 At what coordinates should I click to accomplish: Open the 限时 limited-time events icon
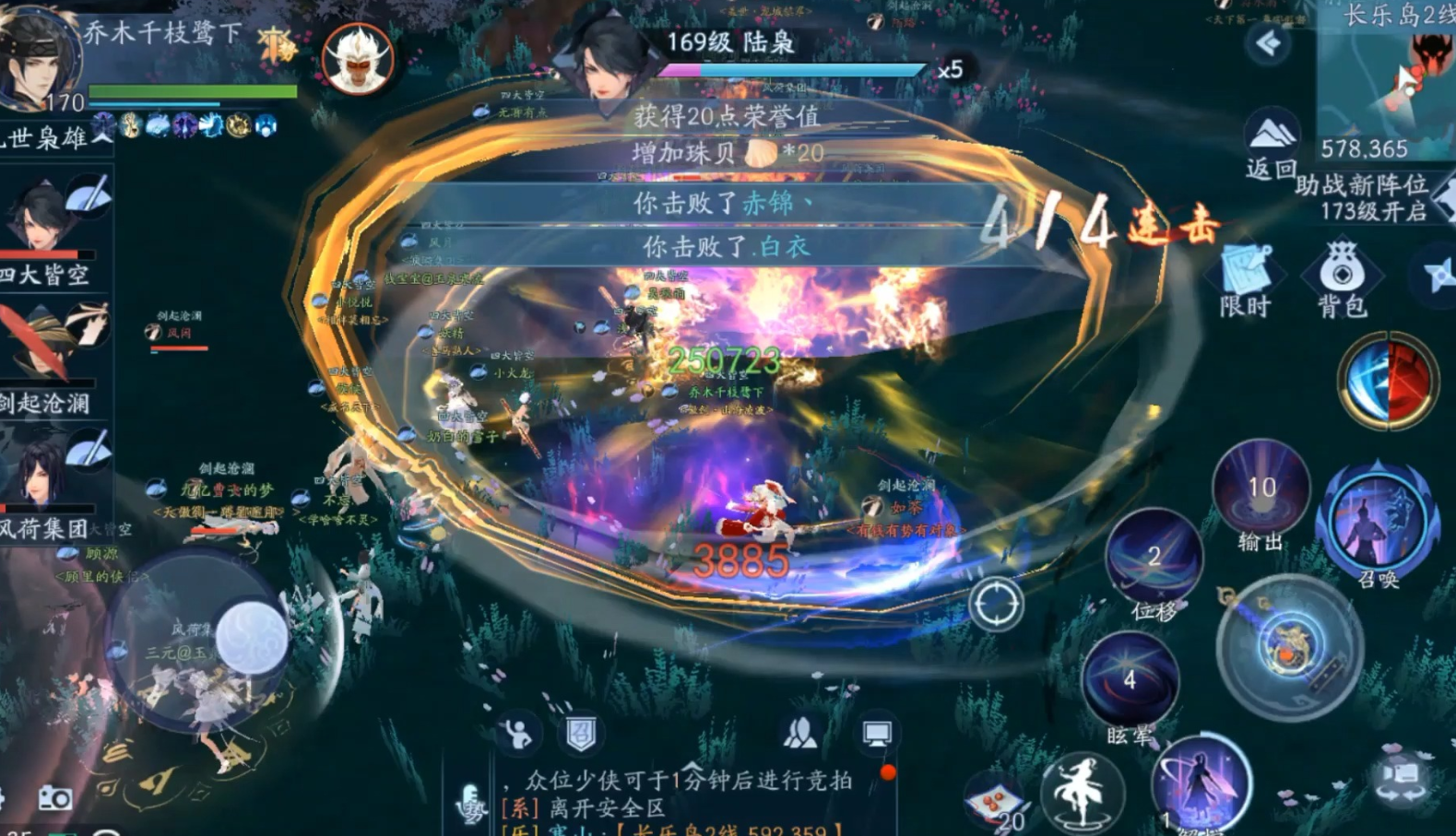(1246, 275)
